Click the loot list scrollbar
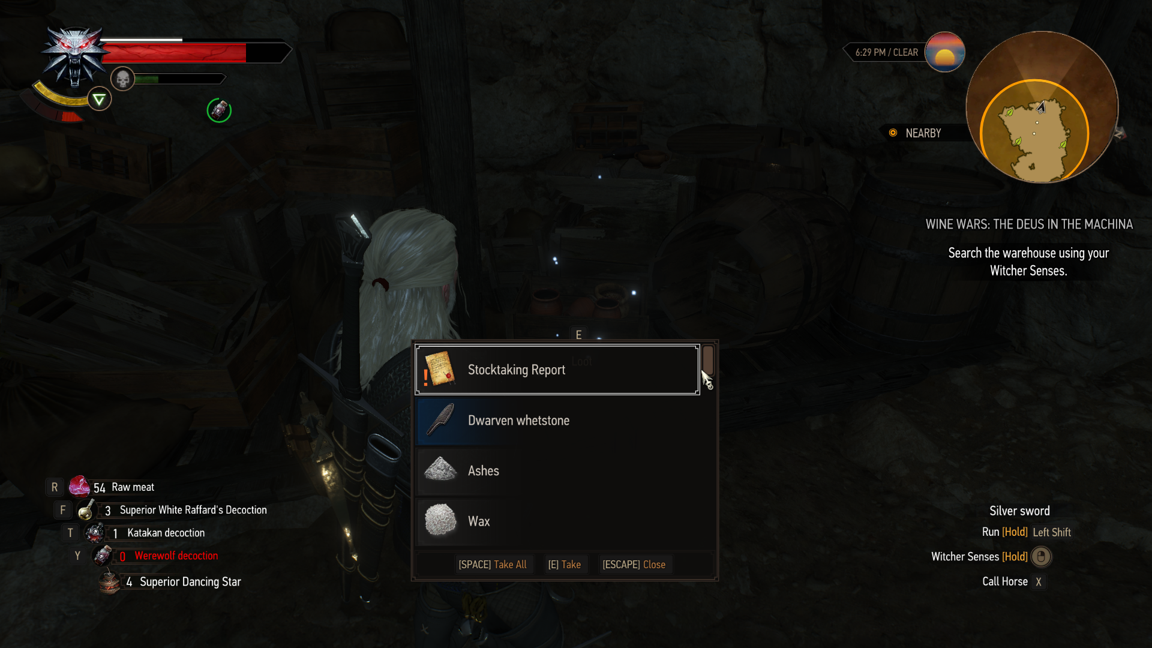Screen dimensions: 1152x648 coord(708,361)
